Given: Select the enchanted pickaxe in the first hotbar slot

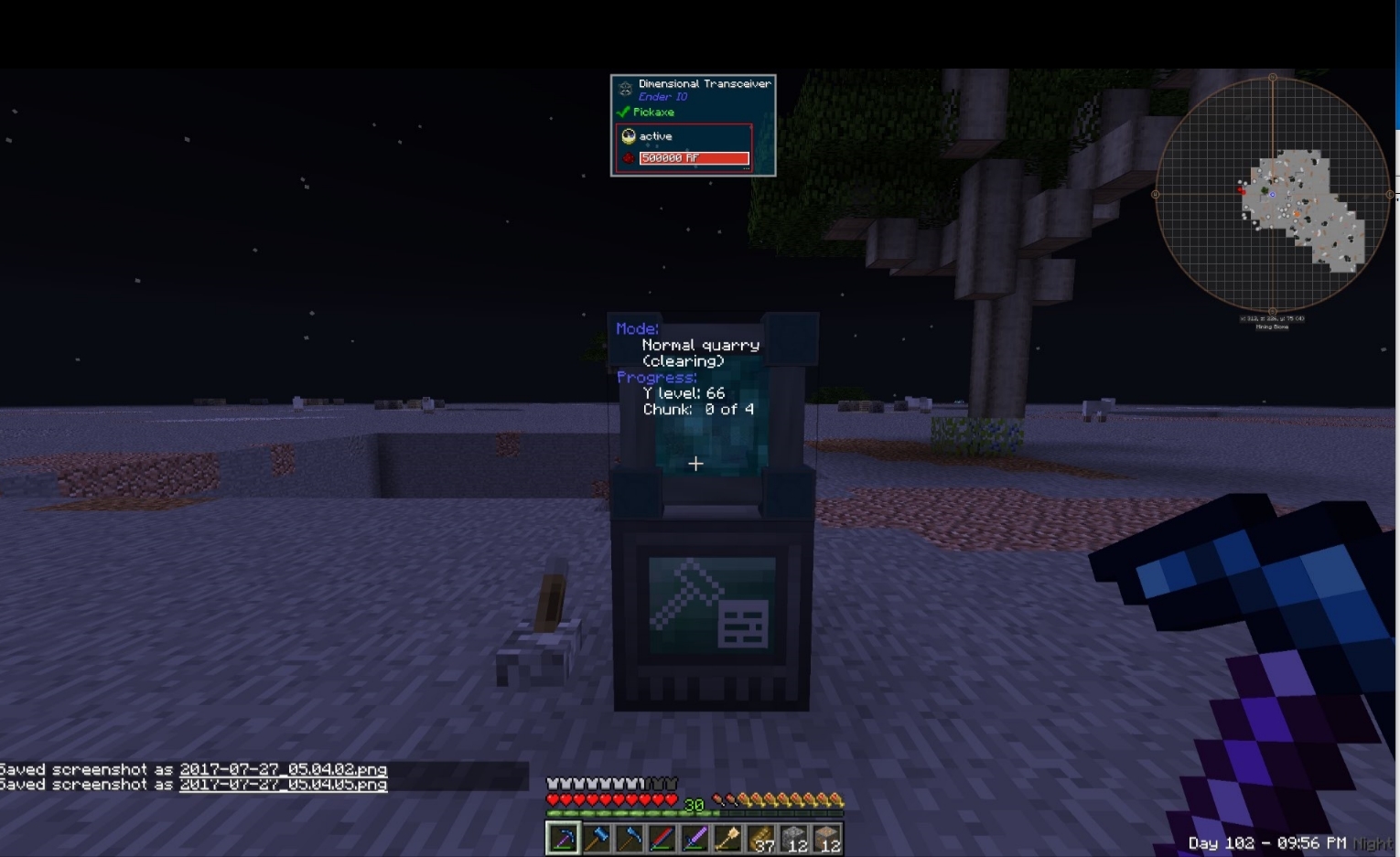Looking at the screenshot, I should [562, 837].
